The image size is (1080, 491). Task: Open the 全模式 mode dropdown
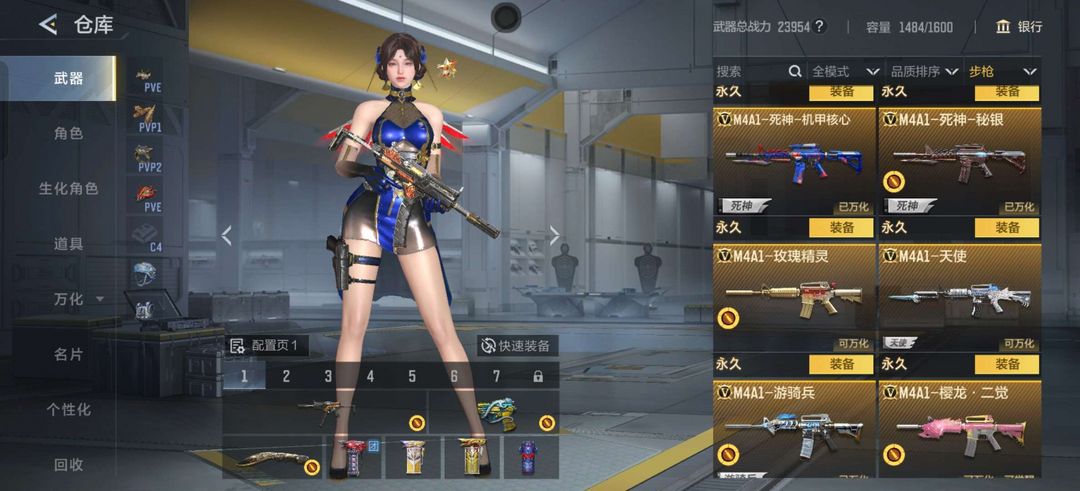tap(845, 71)
